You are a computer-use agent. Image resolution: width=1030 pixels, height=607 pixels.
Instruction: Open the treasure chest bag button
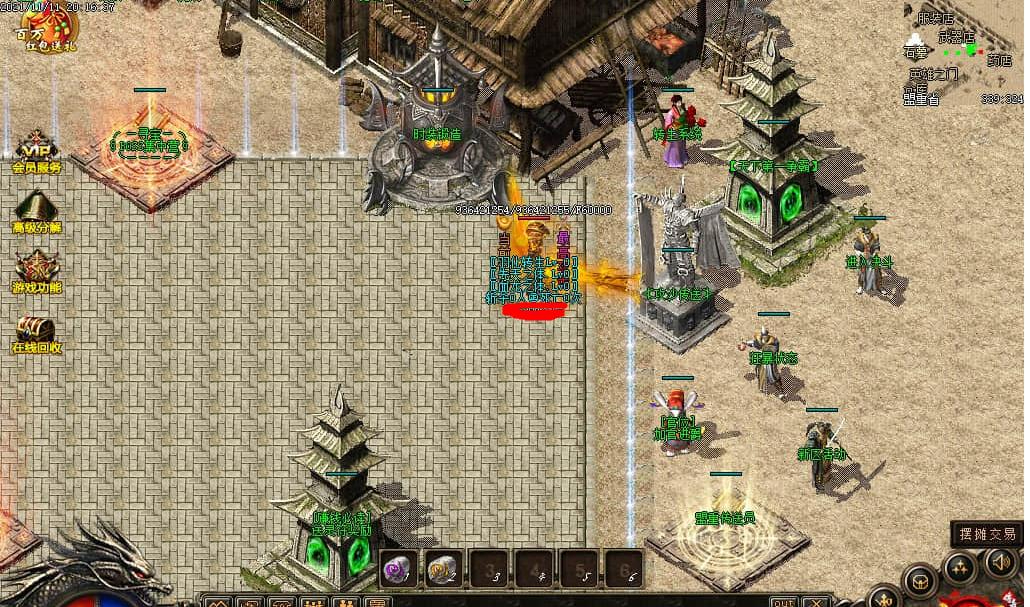tap(920, 581)
